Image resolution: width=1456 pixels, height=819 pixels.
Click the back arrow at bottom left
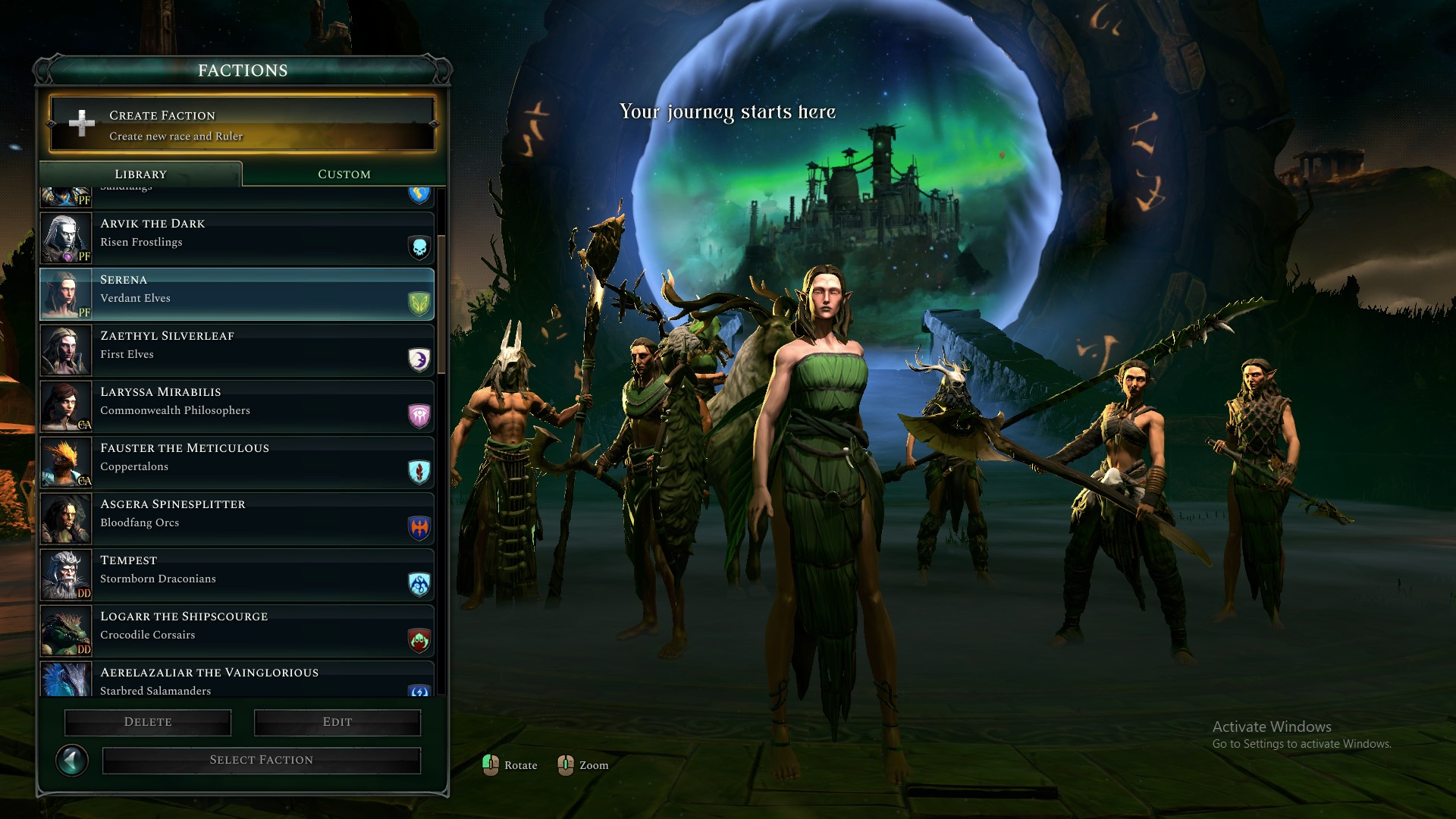[x=72, y=760]
